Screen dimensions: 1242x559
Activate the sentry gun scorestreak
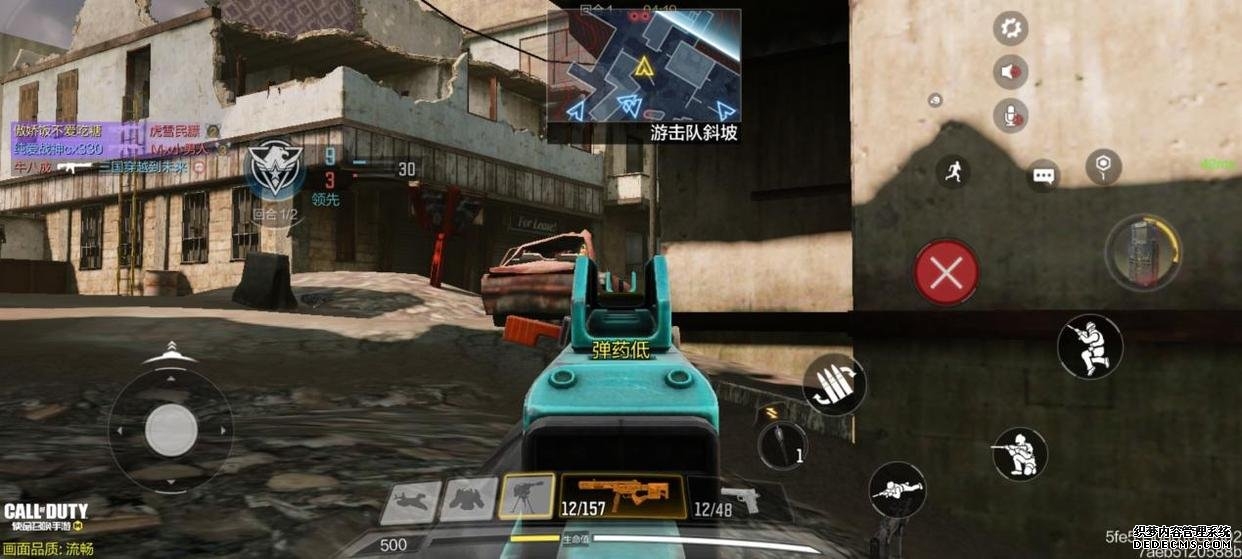pyautogui.click(x=527, y=496)
